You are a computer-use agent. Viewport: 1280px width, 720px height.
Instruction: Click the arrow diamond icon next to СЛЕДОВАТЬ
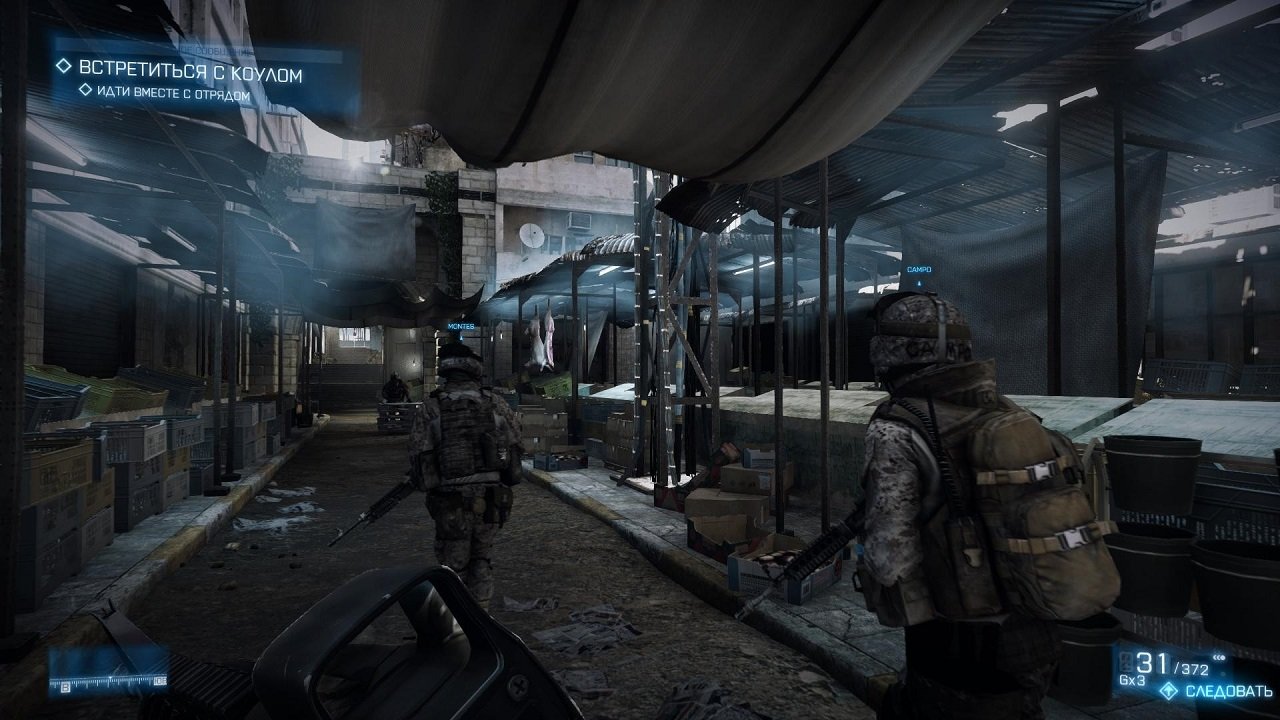click(1169, 690)
